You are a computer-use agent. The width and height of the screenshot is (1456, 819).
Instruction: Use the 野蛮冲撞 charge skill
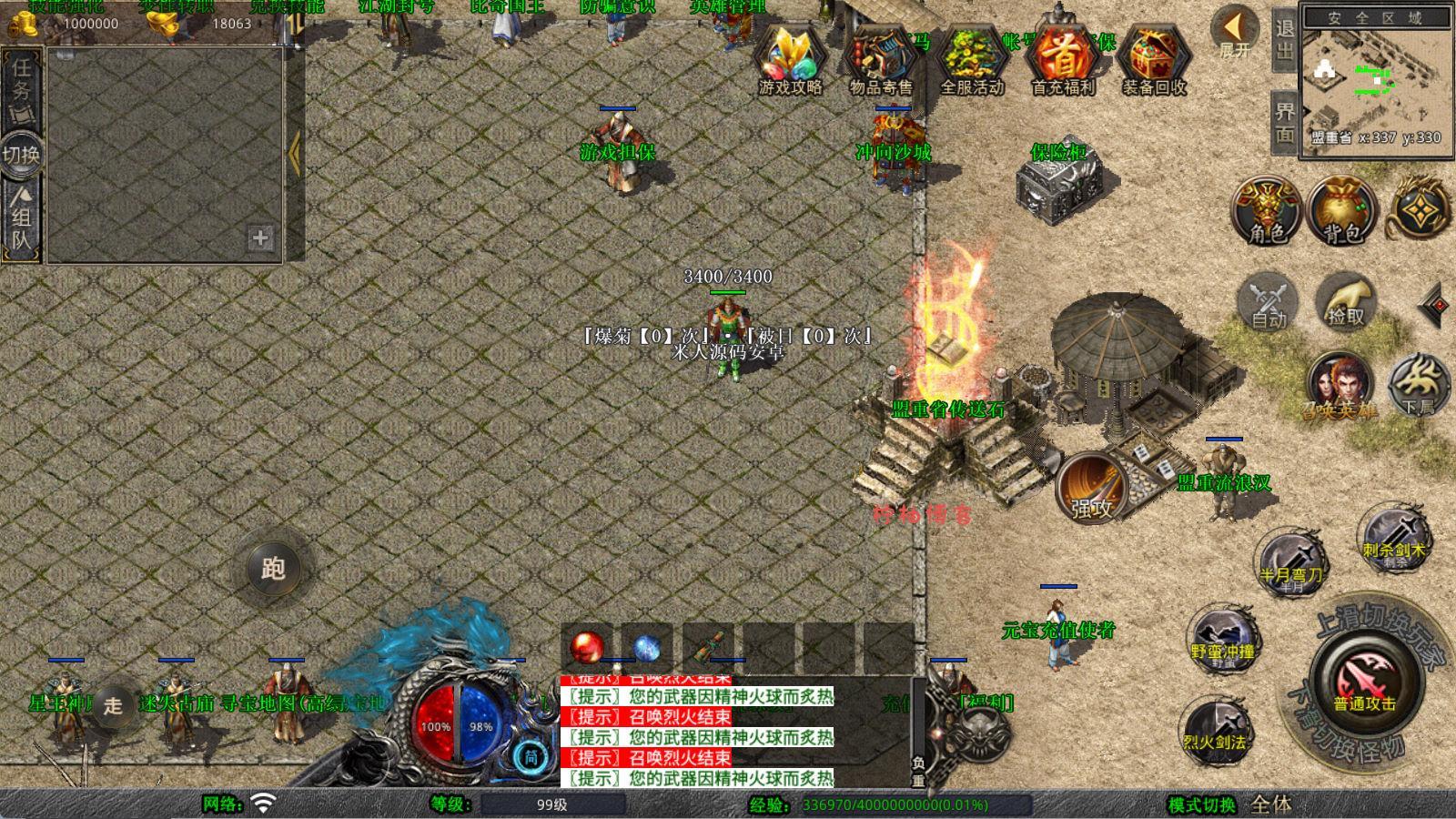click(x=1223, y=637)
